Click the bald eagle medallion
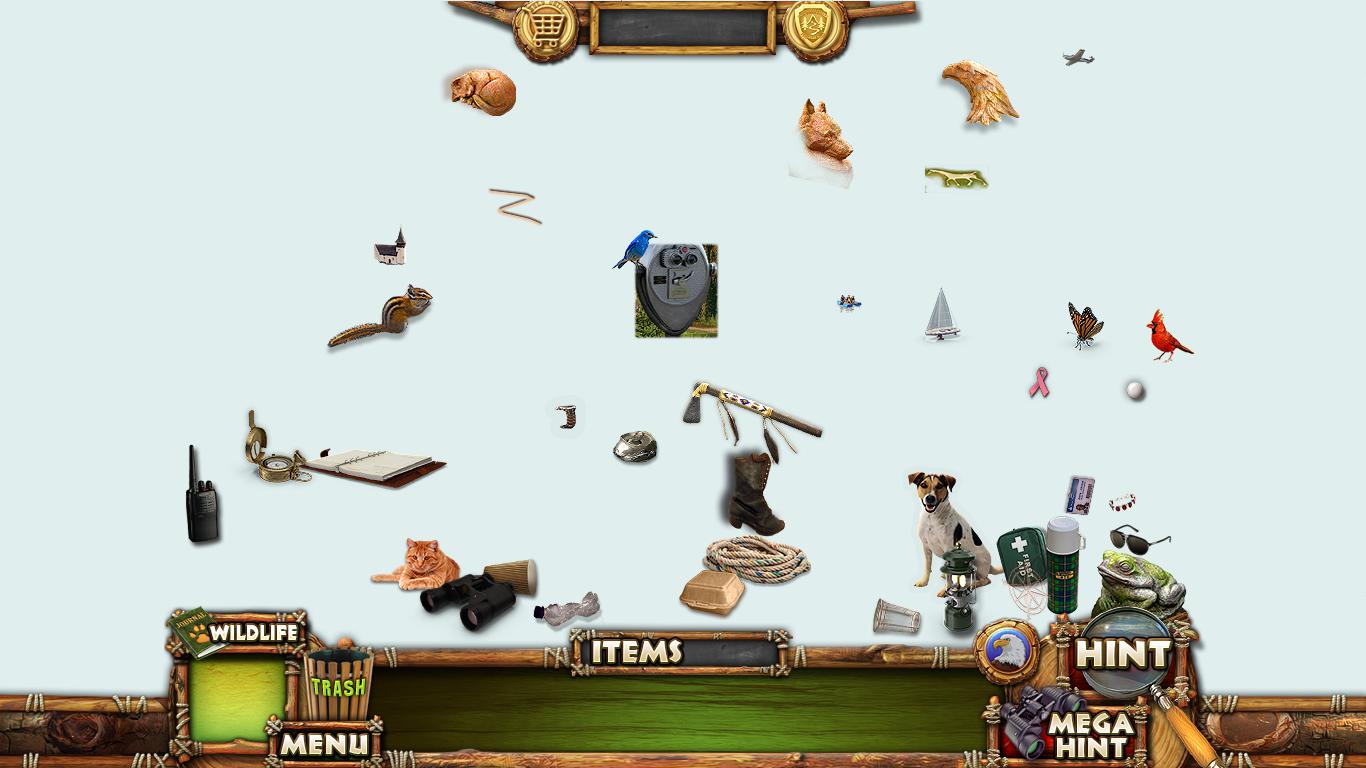This screenshot has height=768, width=1366. point(1008,652)
